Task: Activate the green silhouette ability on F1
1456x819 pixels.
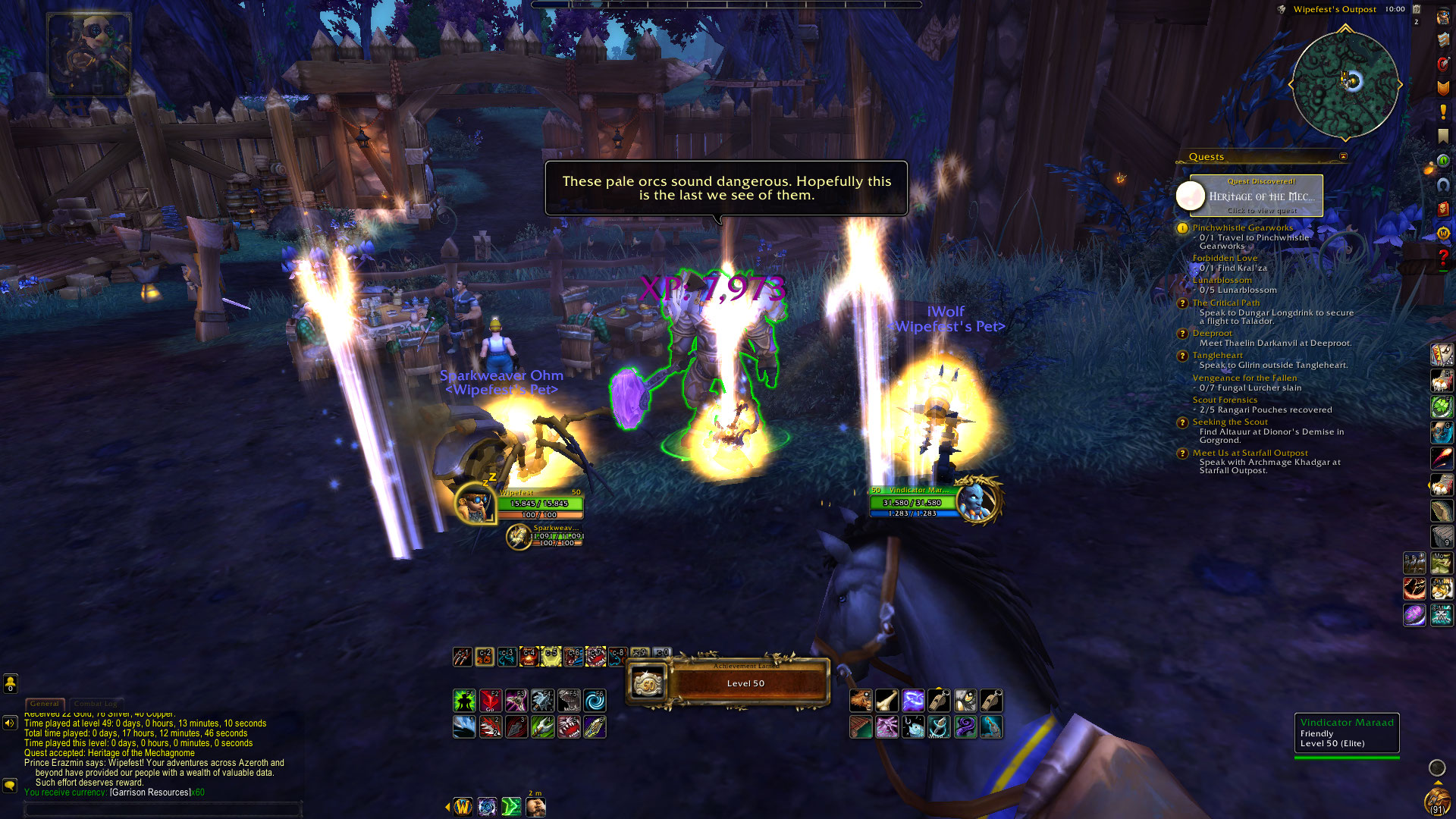Action: 464,700
